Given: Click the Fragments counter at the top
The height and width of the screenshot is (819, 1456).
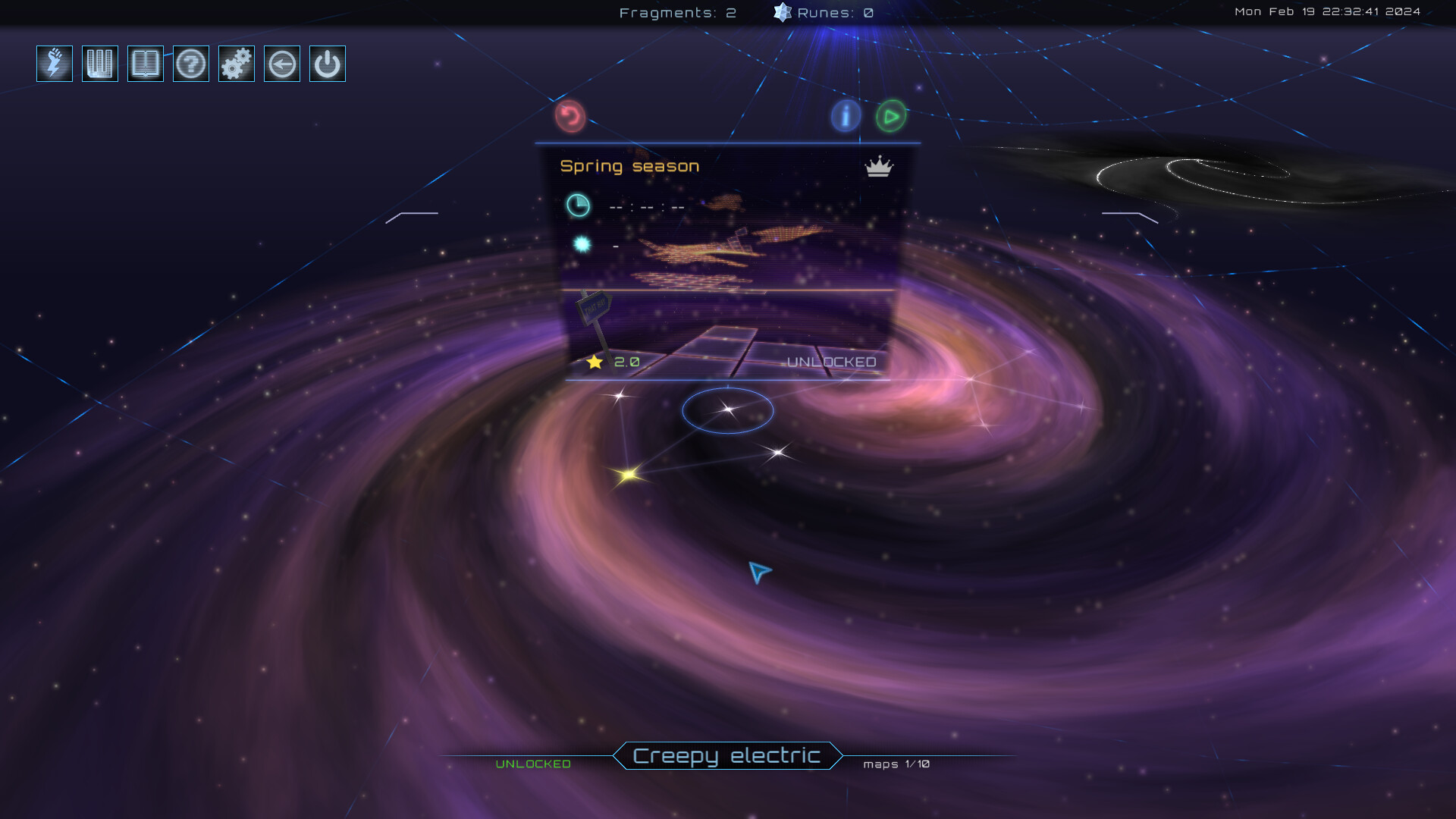Looking at the screenshot, I should point(677,12).
